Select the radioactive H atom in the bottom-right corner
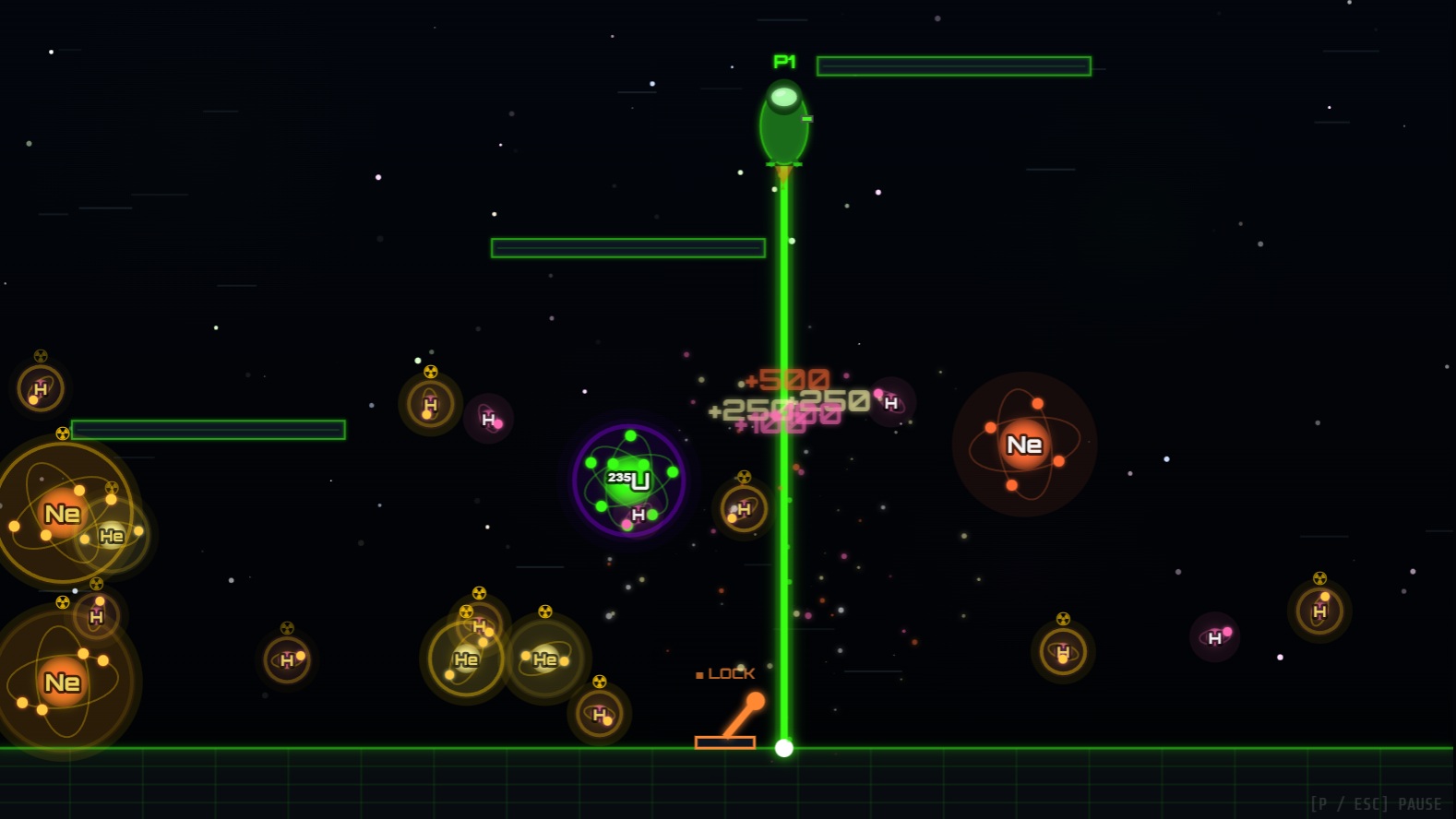Image resolution: width=1456 pixels, height=819 pixels. [x=1319, y=610]
